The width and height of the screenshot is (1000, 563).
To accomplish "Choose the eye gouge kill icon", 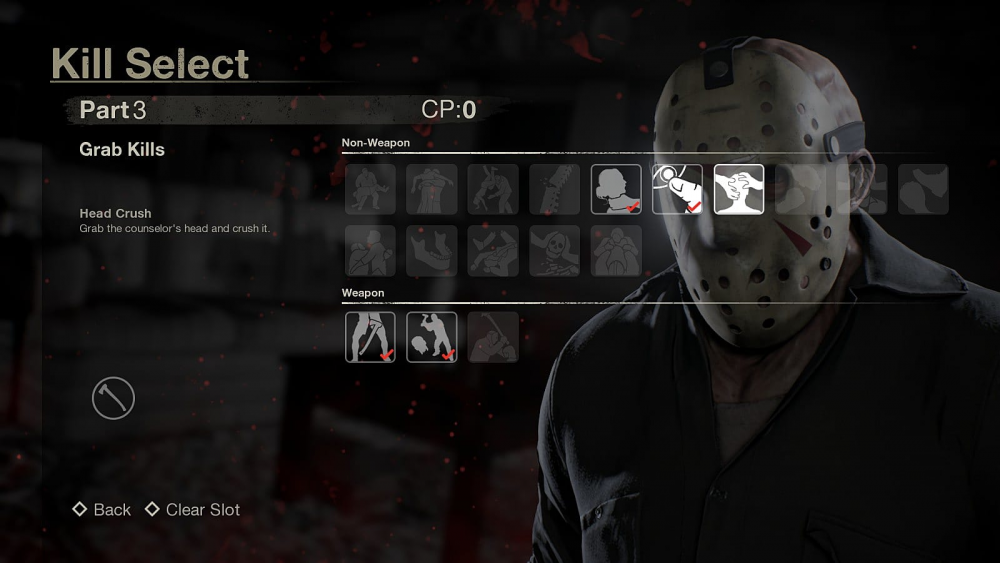I will point(677,190).
